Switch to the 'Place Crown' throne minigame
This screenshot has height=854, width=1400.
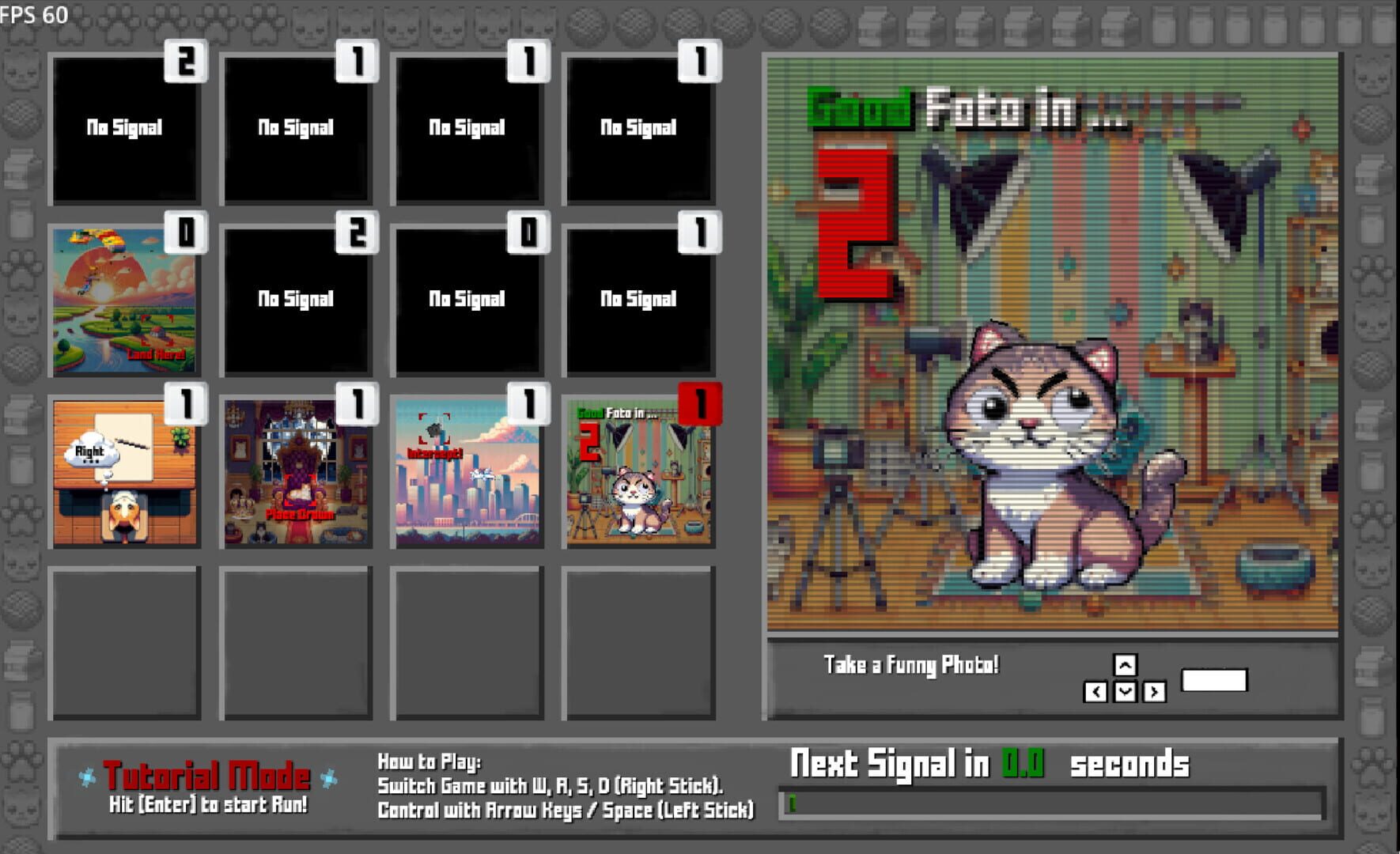pos(297,470)
